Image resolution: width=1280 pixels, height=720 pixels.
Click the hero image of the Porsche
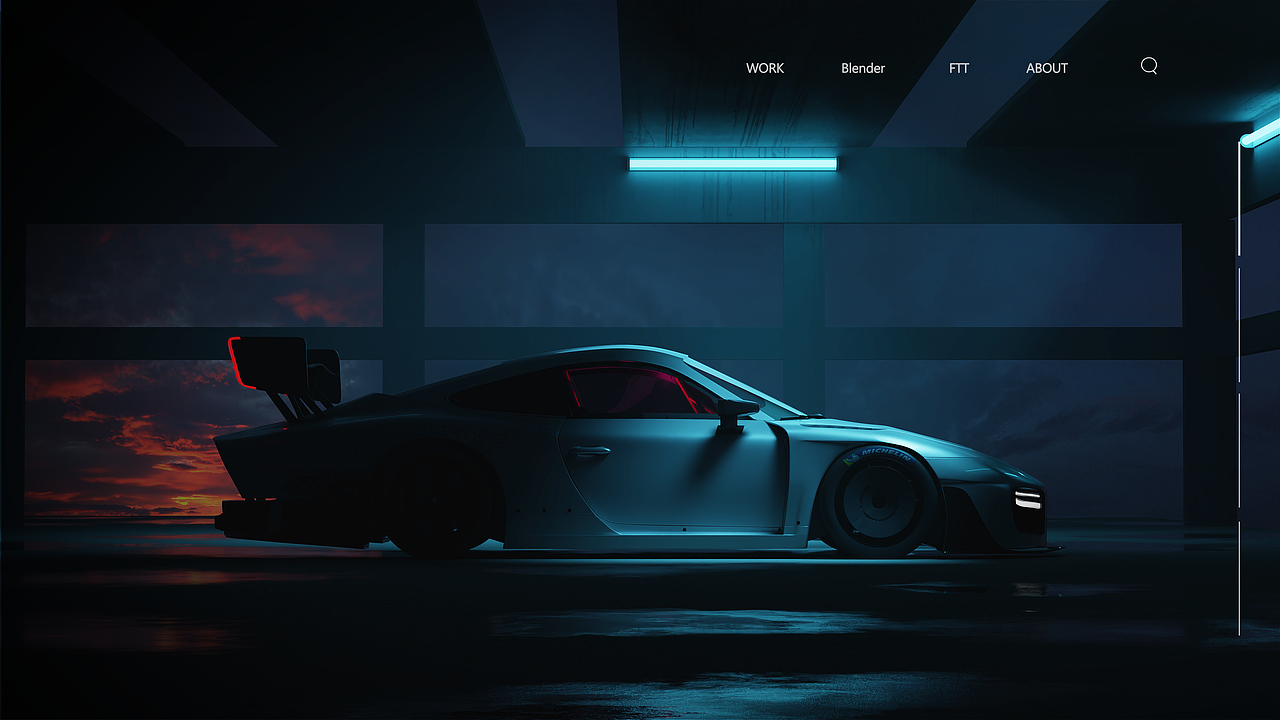640,450
